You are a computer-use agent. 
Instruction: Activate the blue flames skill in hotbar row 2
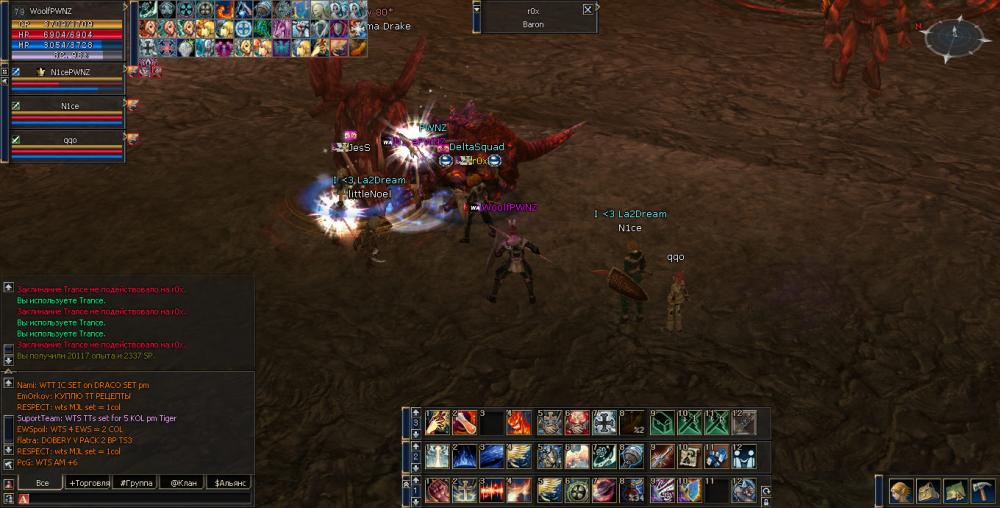coord(464,457)
